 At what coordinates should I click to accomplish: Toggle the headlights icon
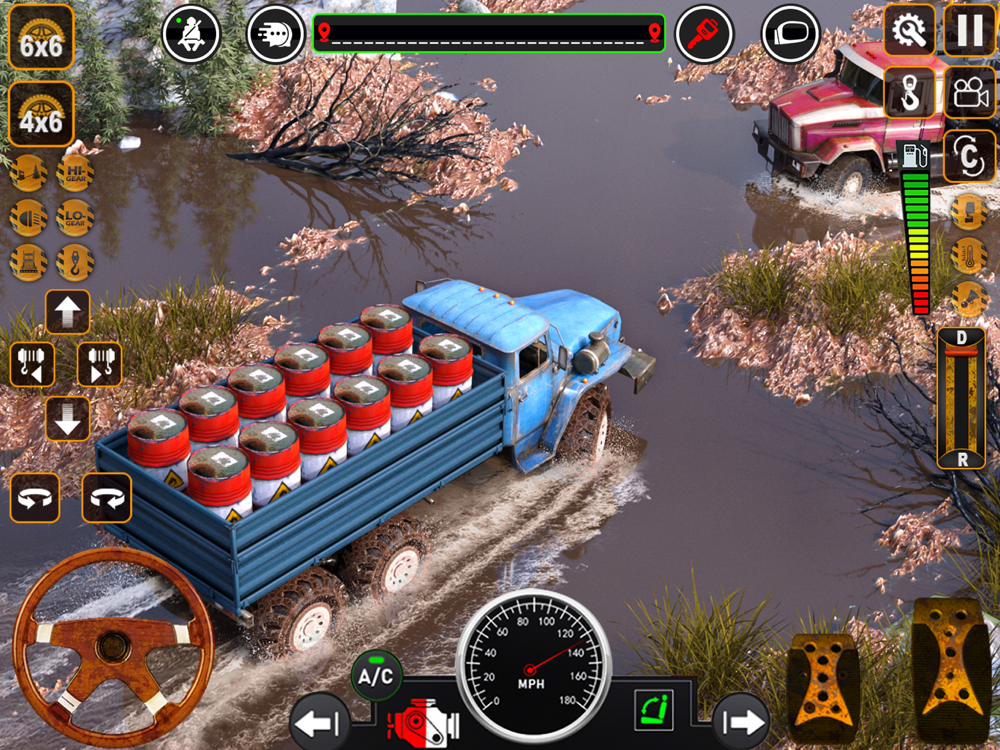coord(28,217)
